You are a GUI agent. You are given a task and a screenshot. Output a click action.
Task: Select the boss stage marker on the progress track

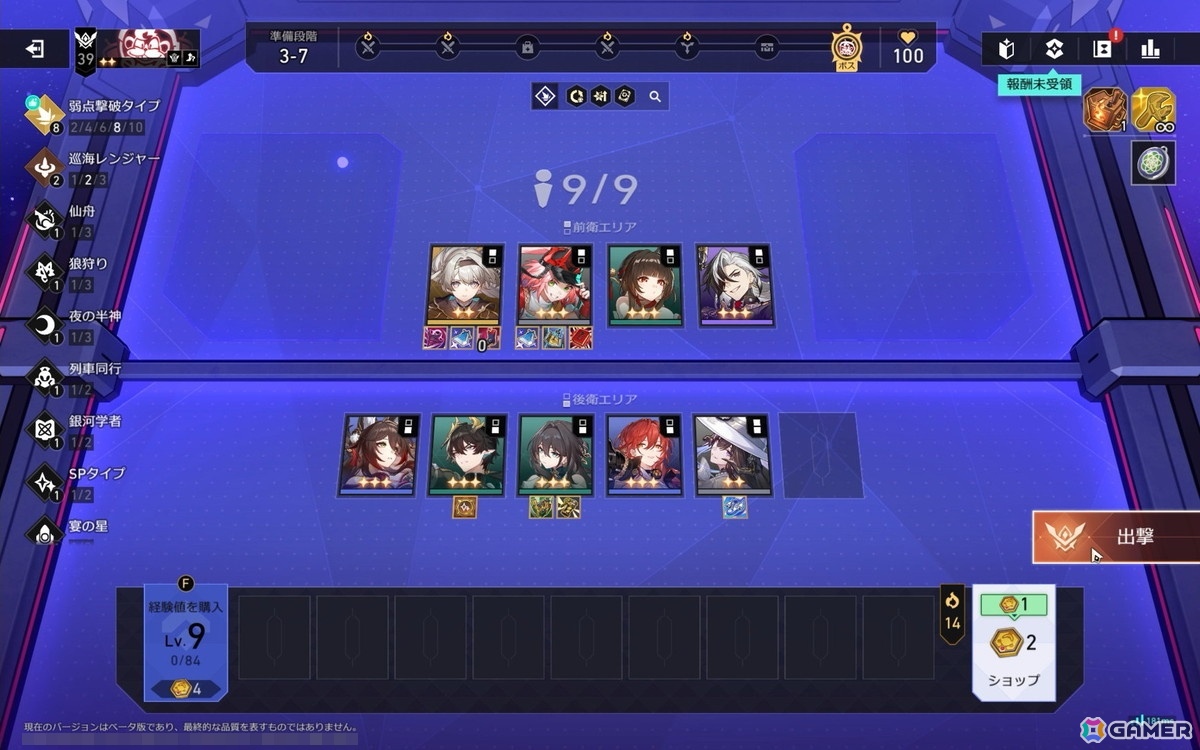tap(846, 46)
